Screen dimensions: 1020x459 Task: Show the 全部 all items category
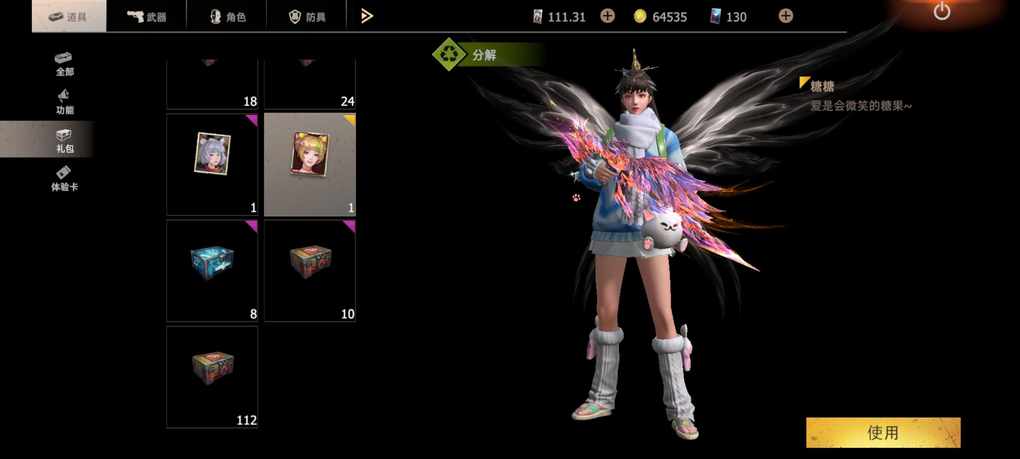[x=64, y=62]
